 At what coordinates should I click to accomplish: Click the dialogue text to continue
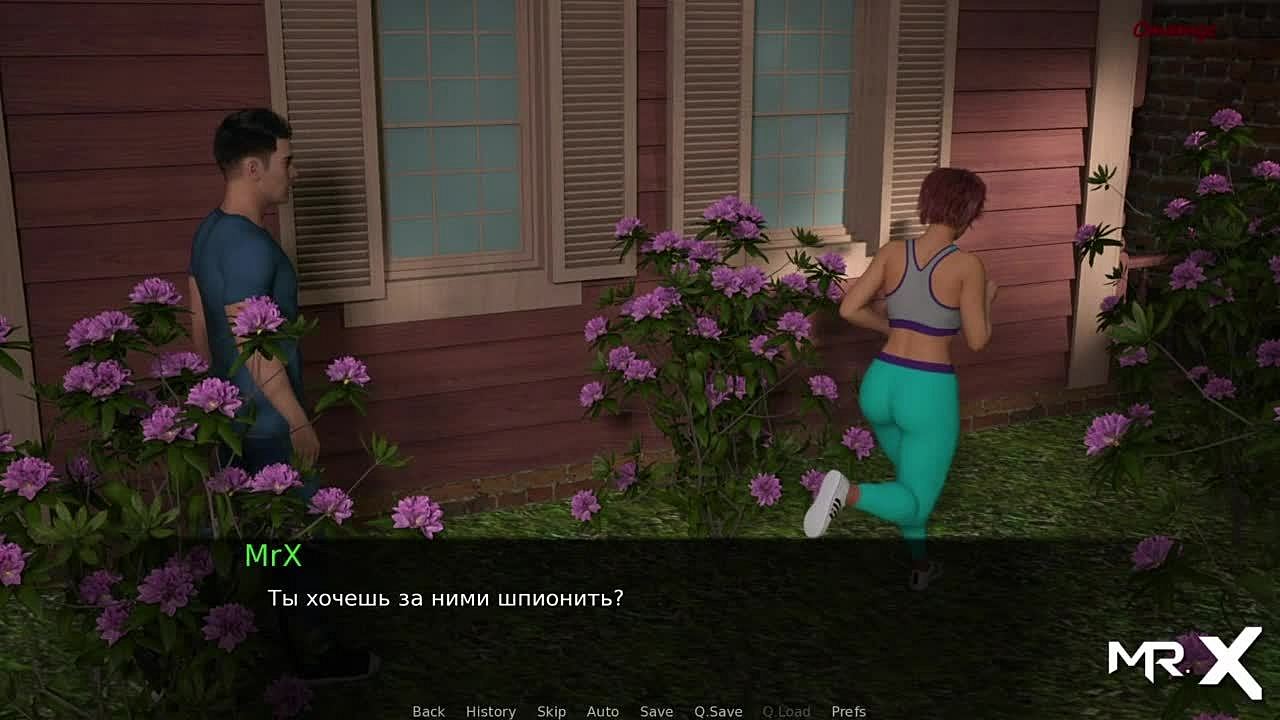(x=445, y=599)
